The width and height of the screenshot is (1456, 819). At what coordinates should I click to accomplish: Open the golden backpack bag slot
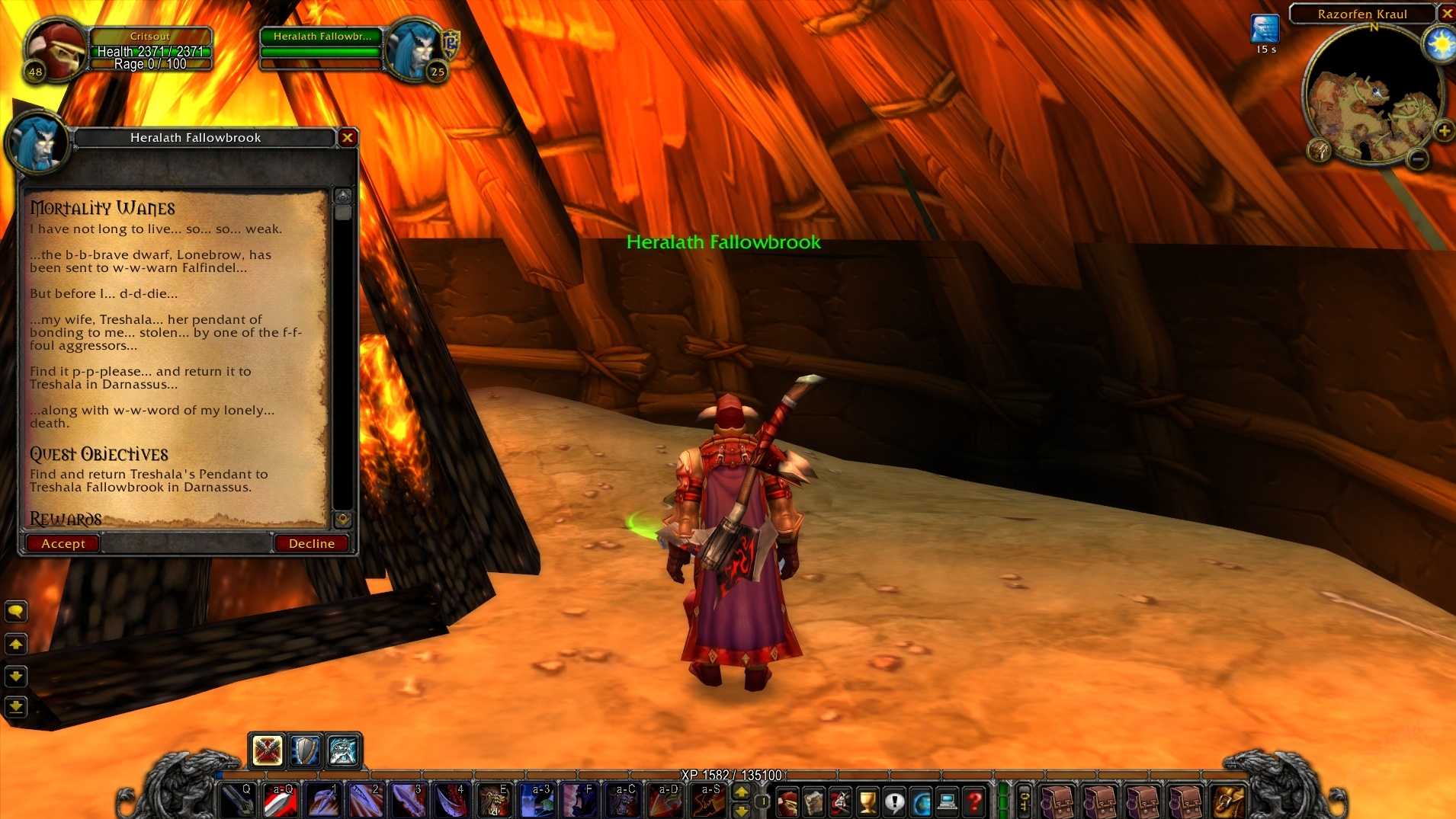point(1227,801)
